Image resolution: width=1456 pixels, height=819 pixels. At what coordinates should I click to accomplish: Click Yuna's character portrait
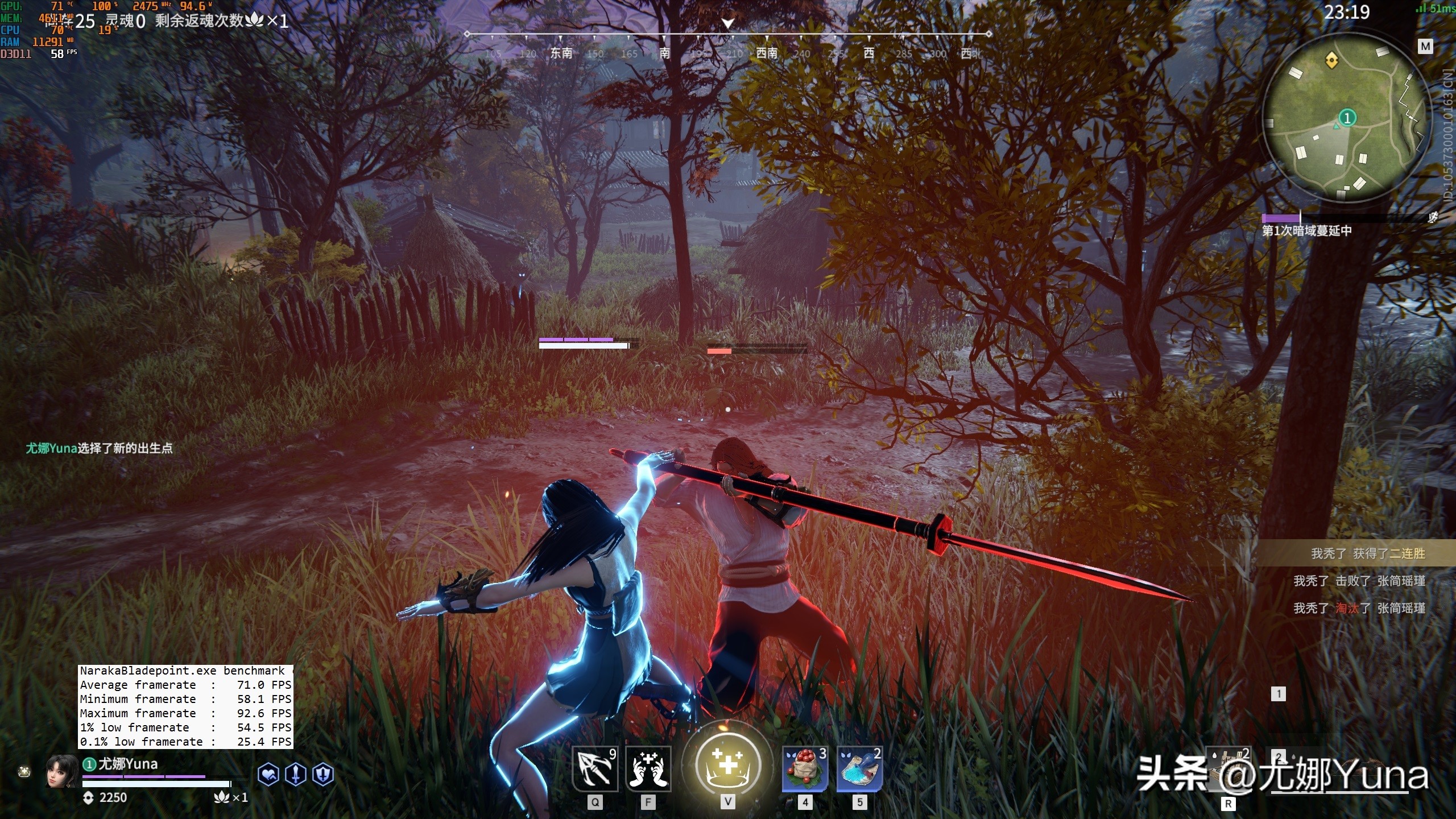[x=61, y=771]
